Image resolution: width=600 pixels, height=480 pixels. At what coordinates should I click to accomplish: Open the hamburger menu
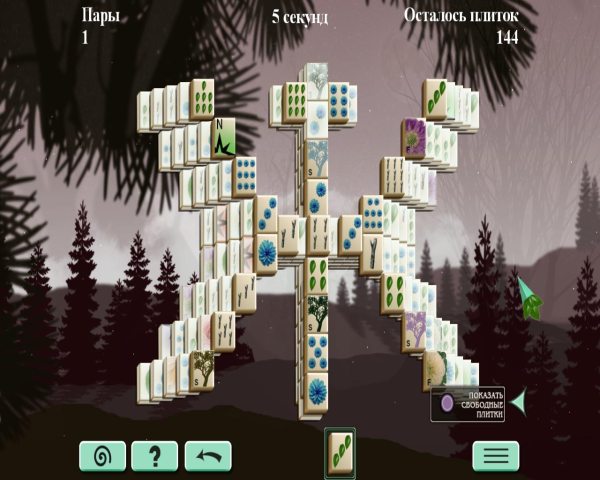click(x=496, y=456)
